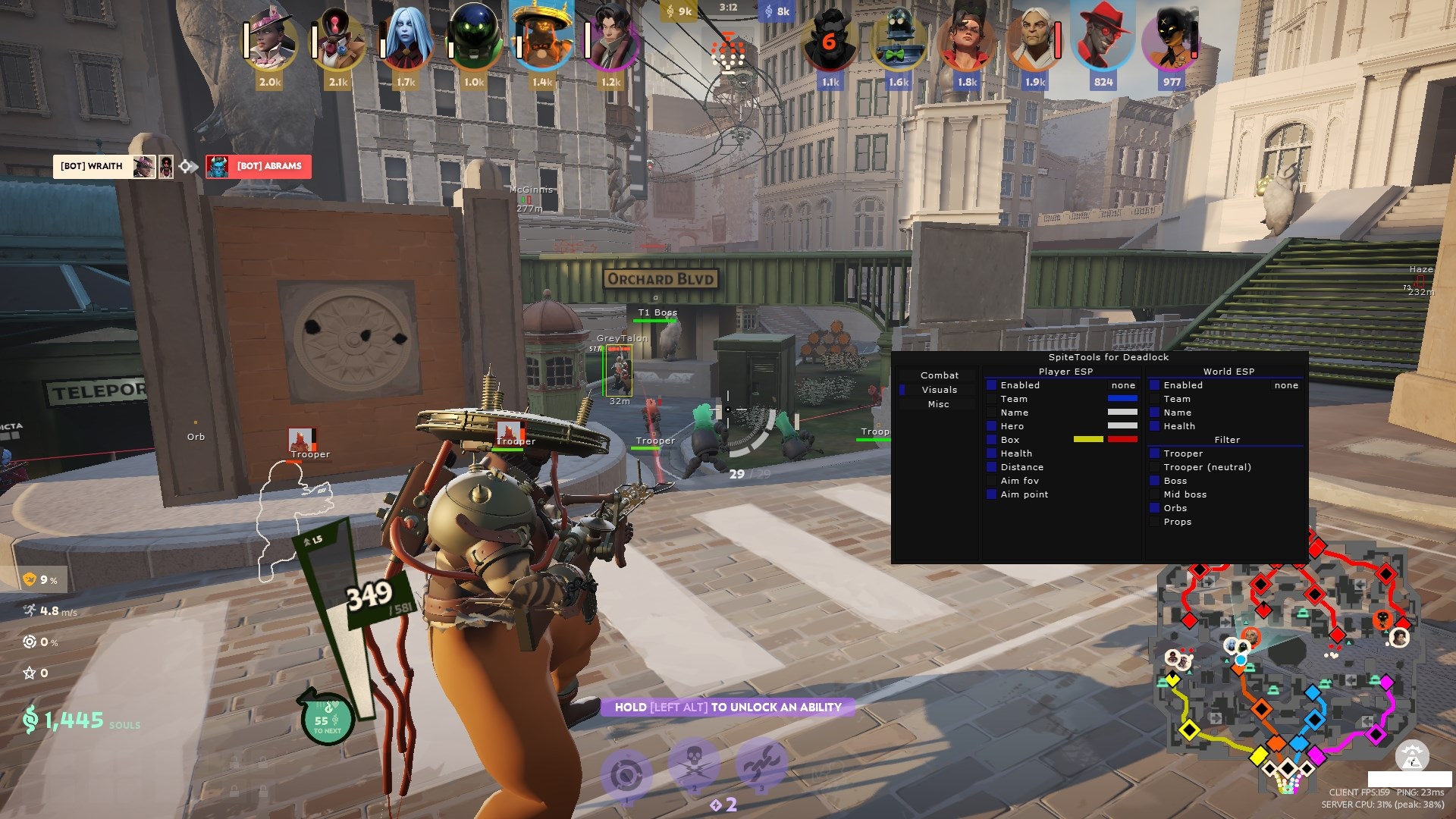The height and width of the screenshot is (819, 1456).
Task: Click the white zipline icon beside the minimap
Action: click(1412, 757)
